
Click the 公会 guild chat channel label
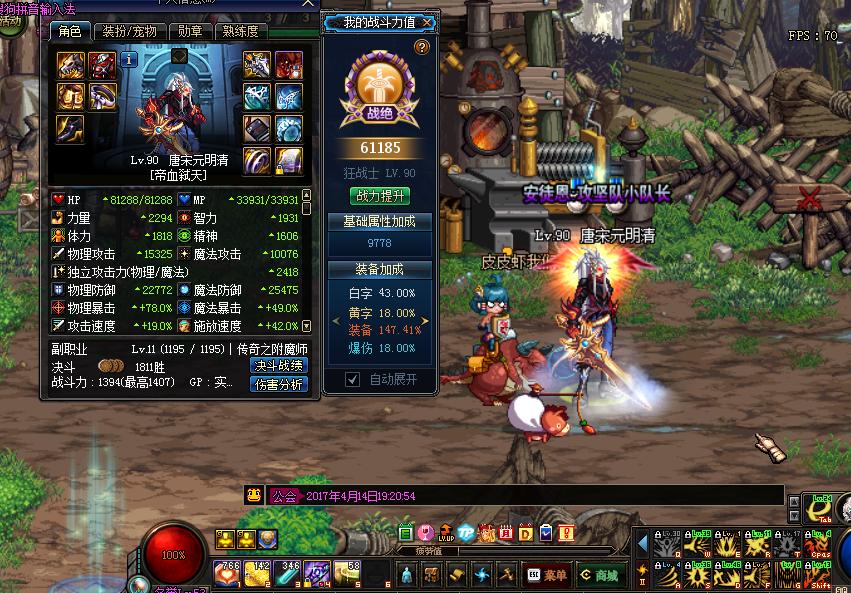(x=284, y=496)
